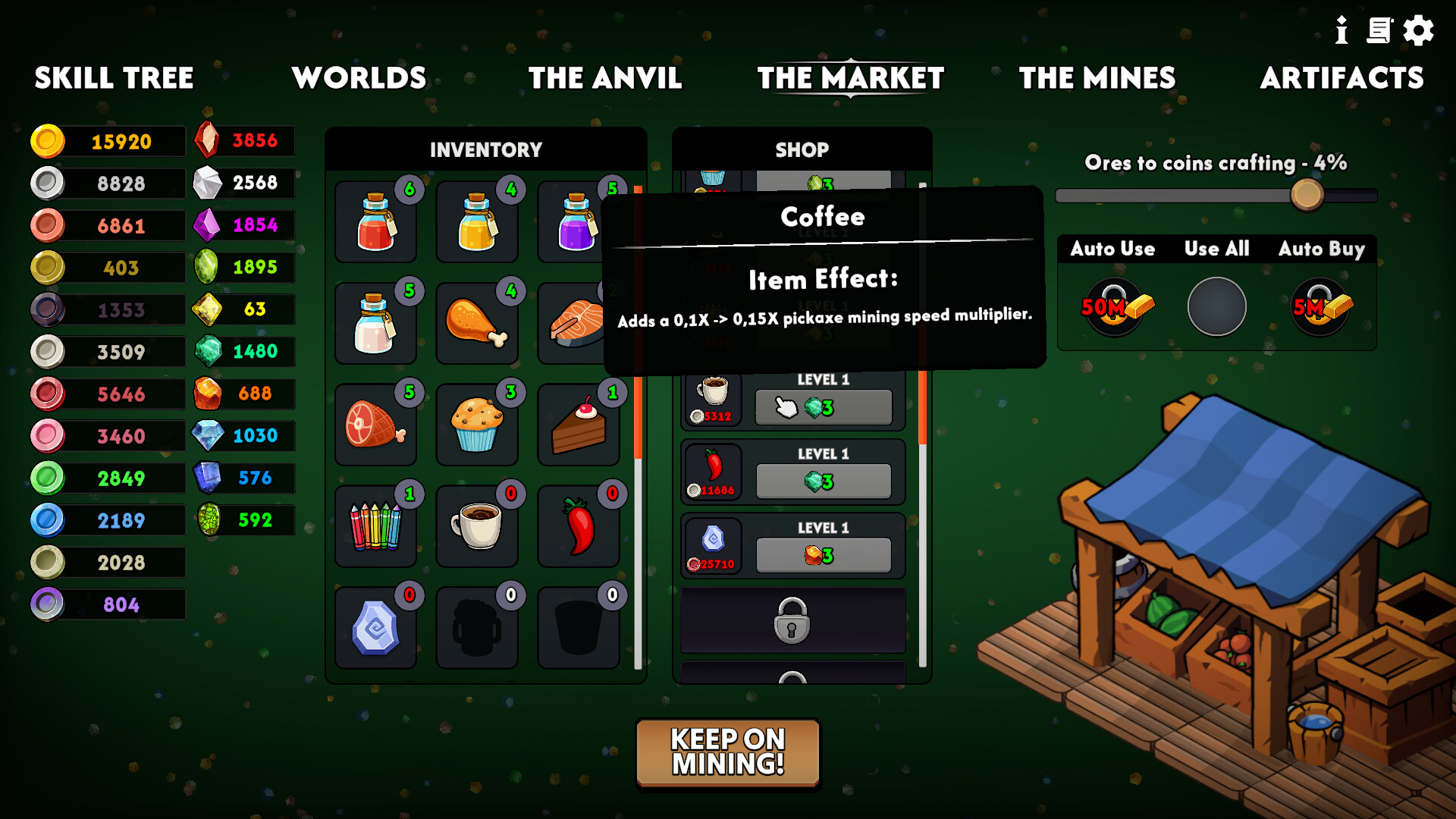The height and width of the screenshot is (819, 1456).
Task: Open the scroll changelog icon
Action: pos(1379,31)
